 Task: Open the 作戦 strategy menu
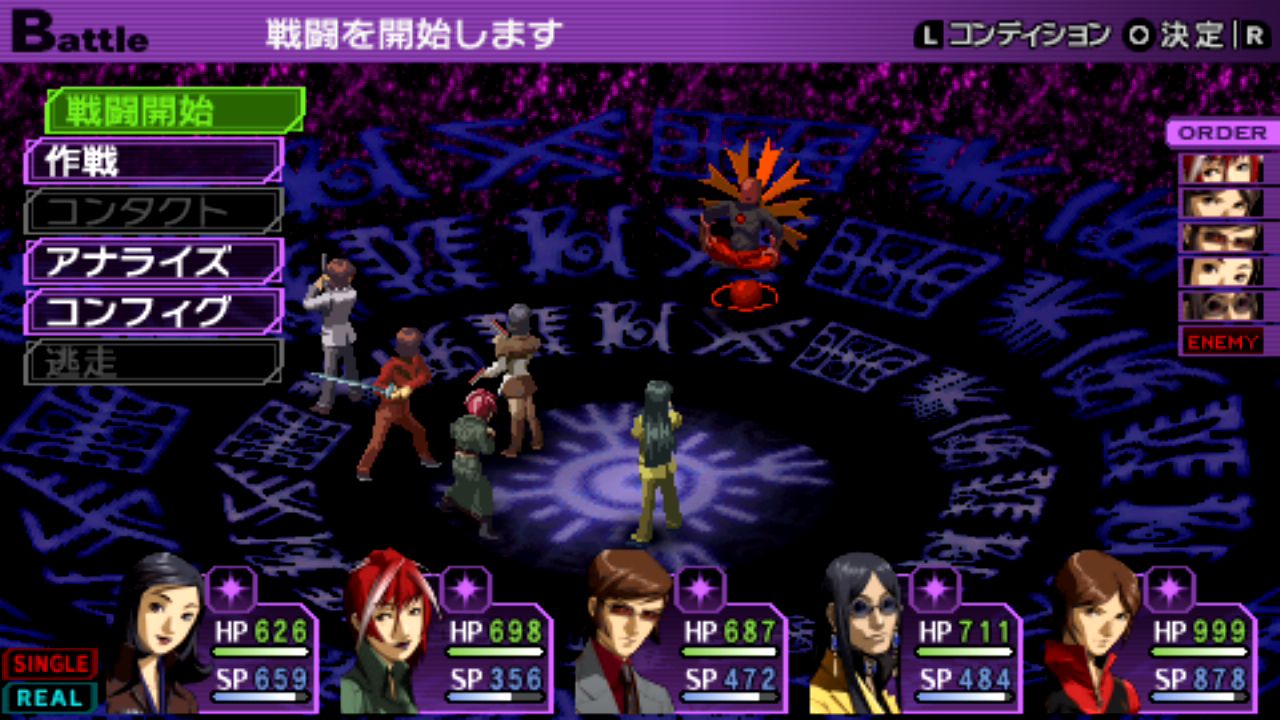[x=152, y=161]
